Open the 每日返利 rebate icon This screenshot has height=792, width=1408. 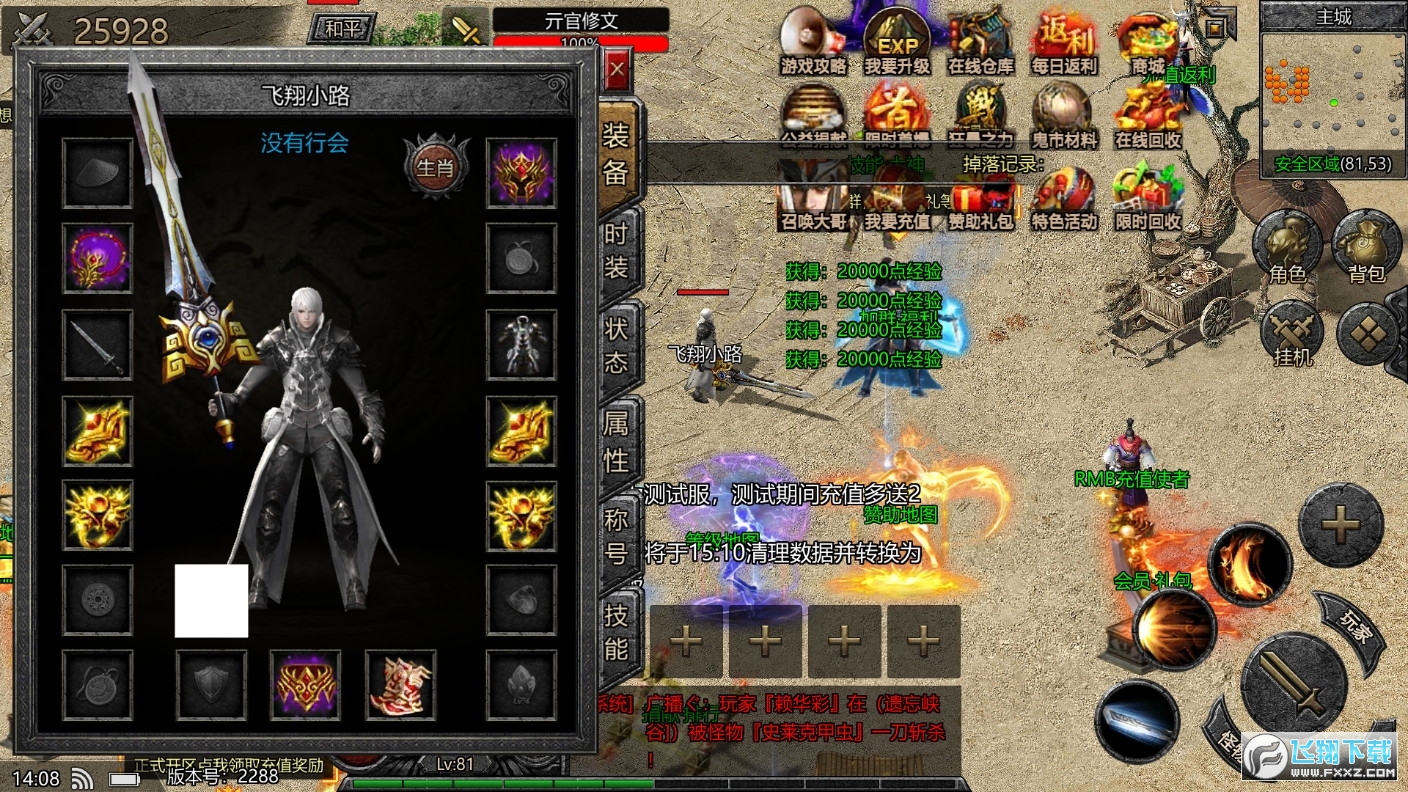point(1064,40)
